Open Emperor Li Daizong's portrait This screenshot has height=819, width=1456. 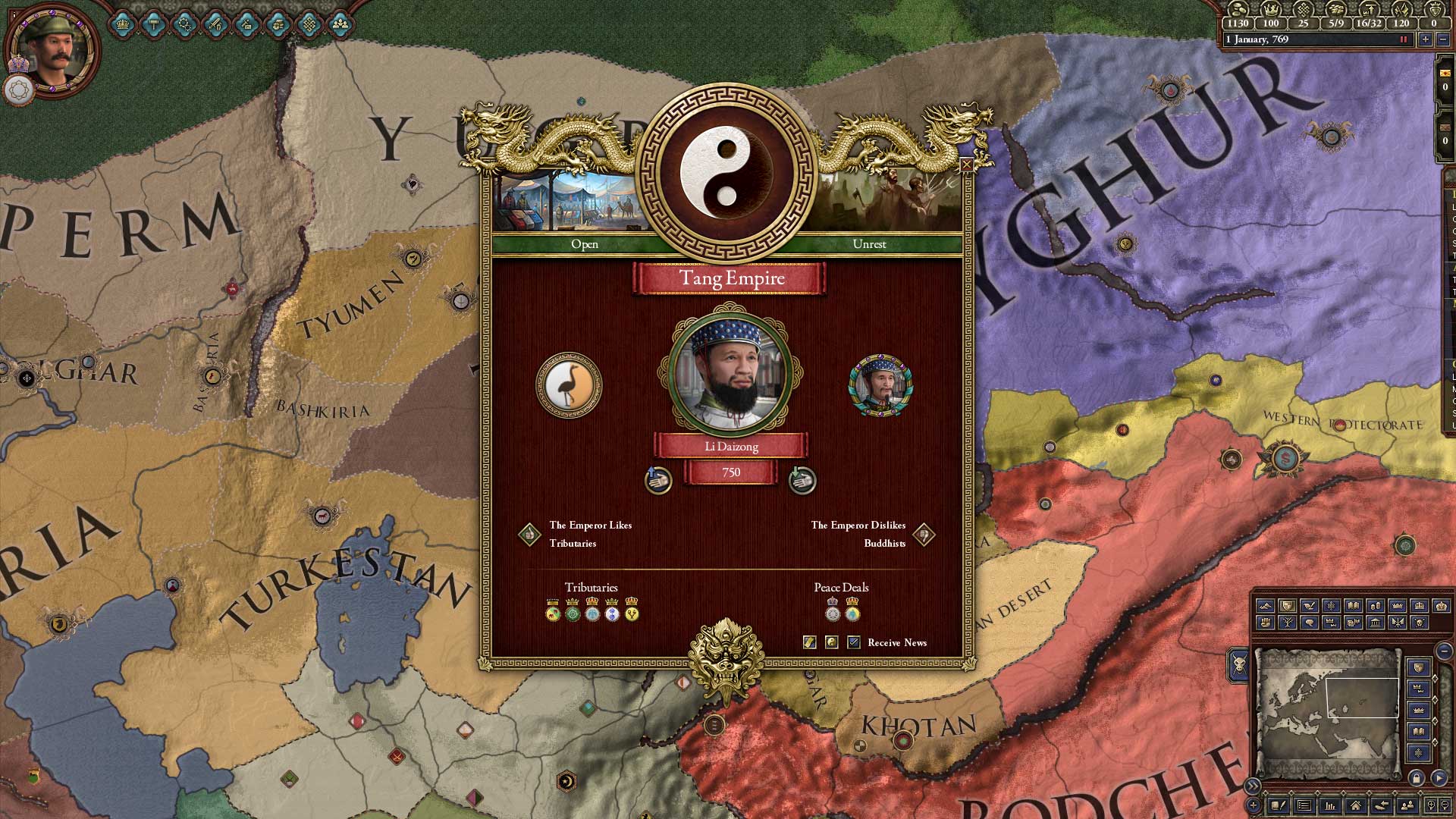tap(729, 373)
